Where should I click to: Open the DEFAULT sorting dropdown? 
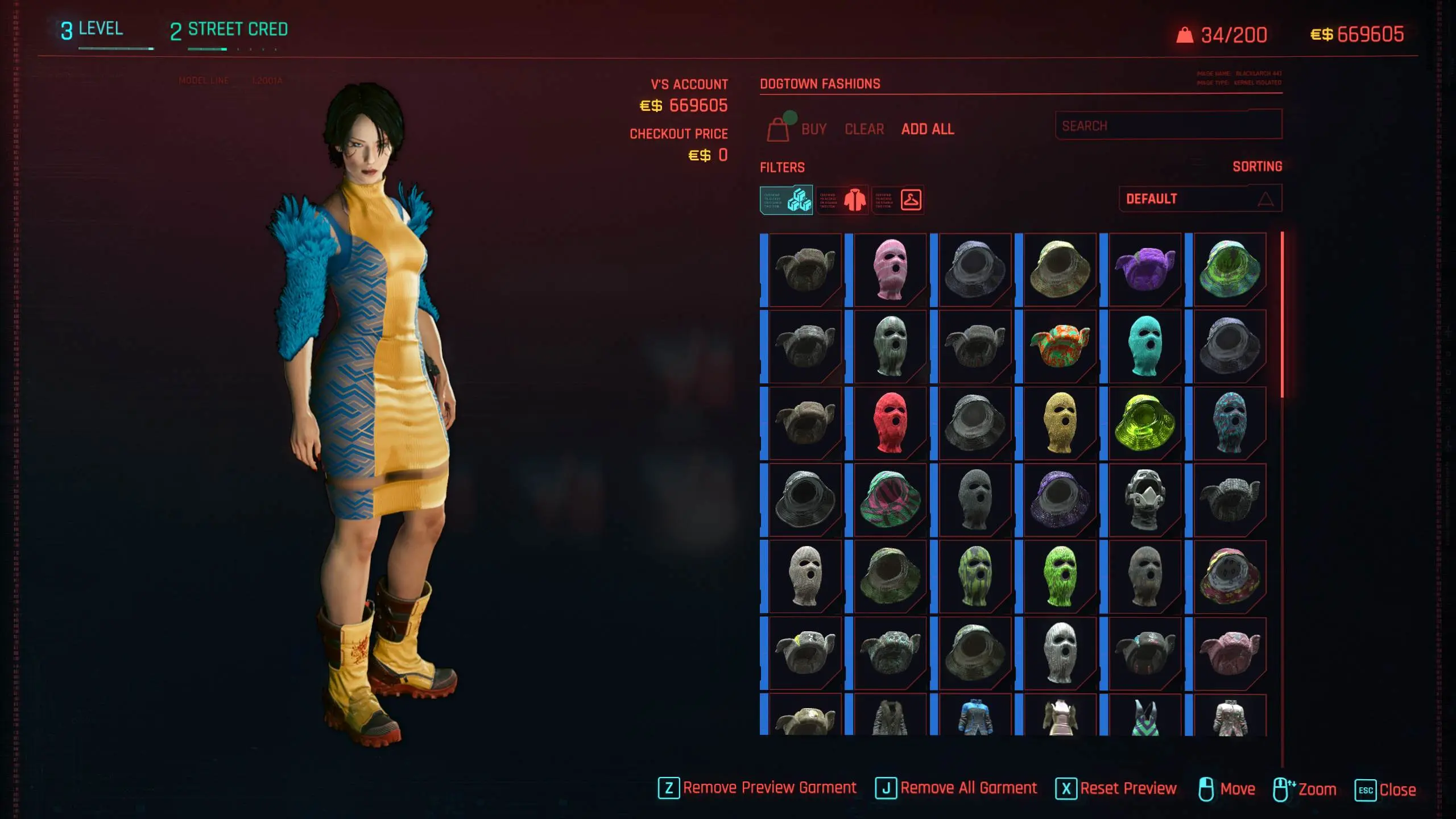(x=1200, y=199)
